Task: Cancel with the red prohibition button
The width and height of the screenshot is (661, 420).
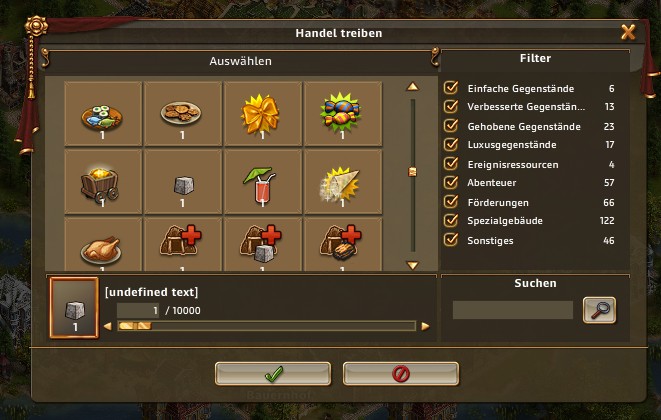Action: (400, 374)
